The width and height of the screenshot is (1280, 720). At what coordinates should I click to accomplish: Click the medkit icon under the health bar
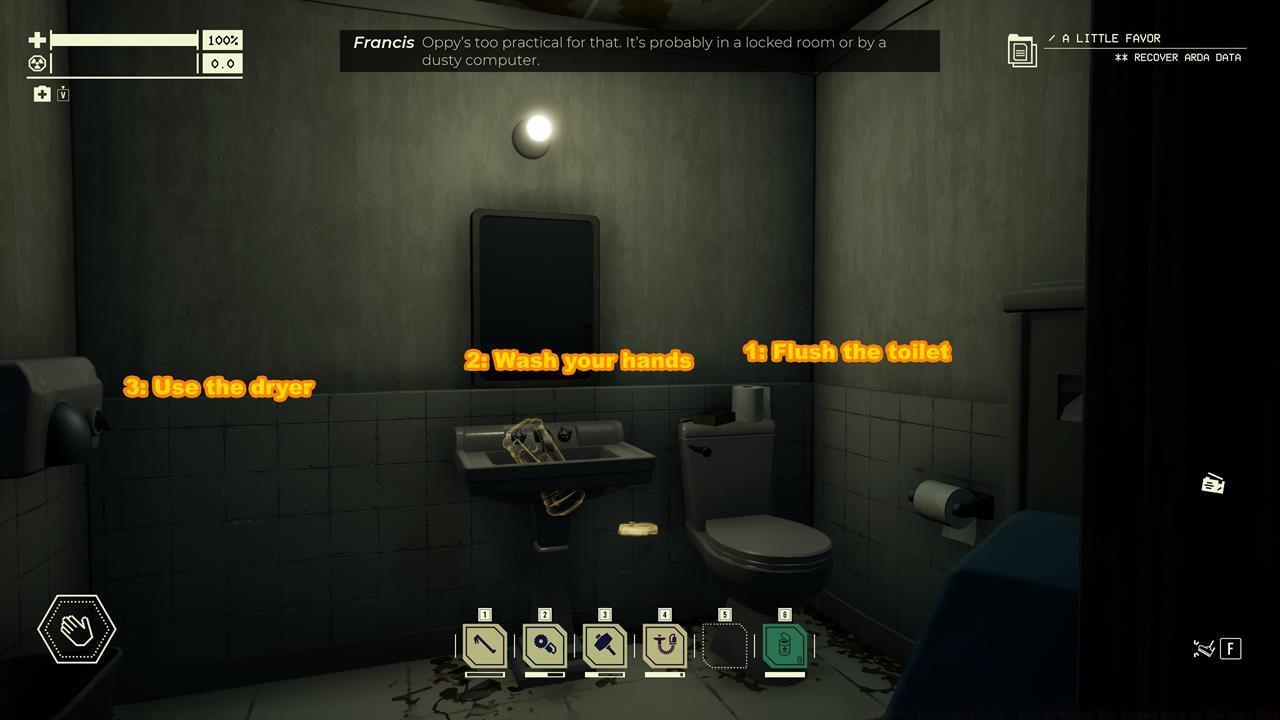[41, 93]
